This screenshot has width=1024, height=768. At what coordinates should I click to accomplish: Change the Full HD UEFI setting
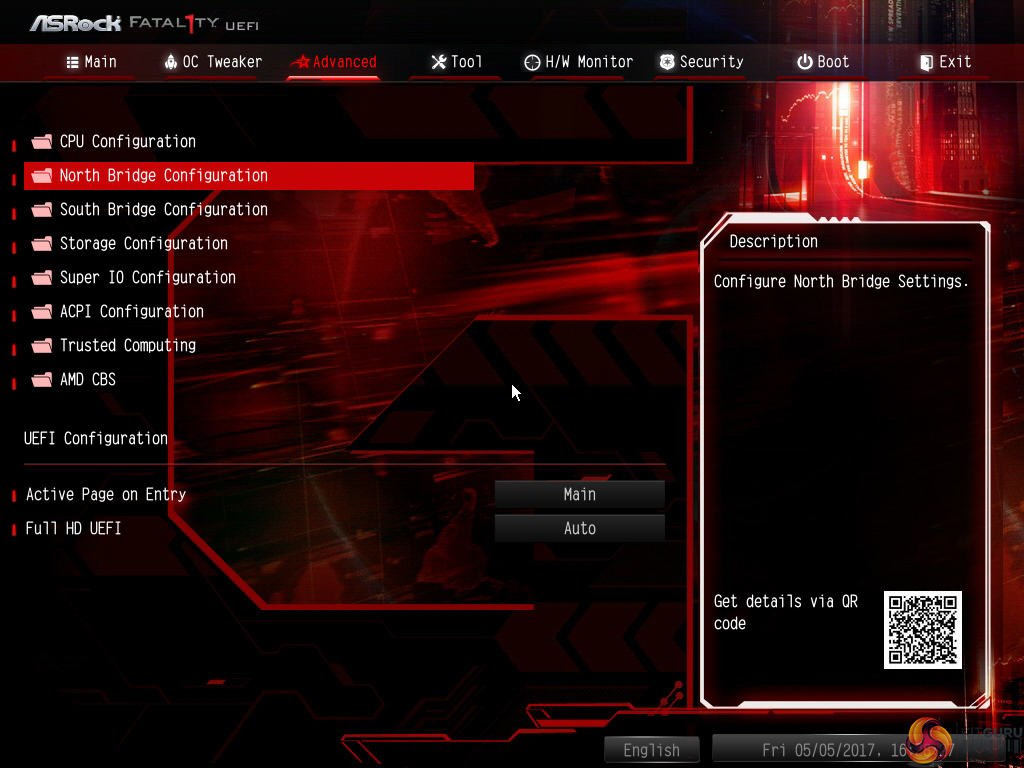tap(579, 529)
